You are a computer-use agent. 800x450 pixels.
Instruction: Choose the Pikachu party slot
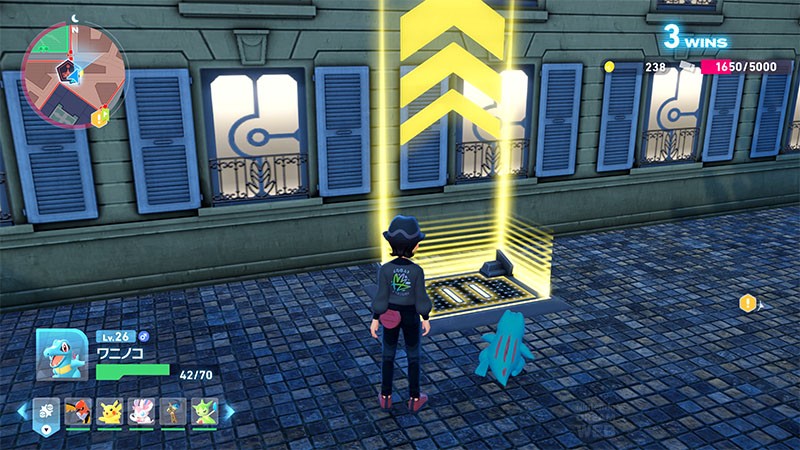(x=110, y=411)
